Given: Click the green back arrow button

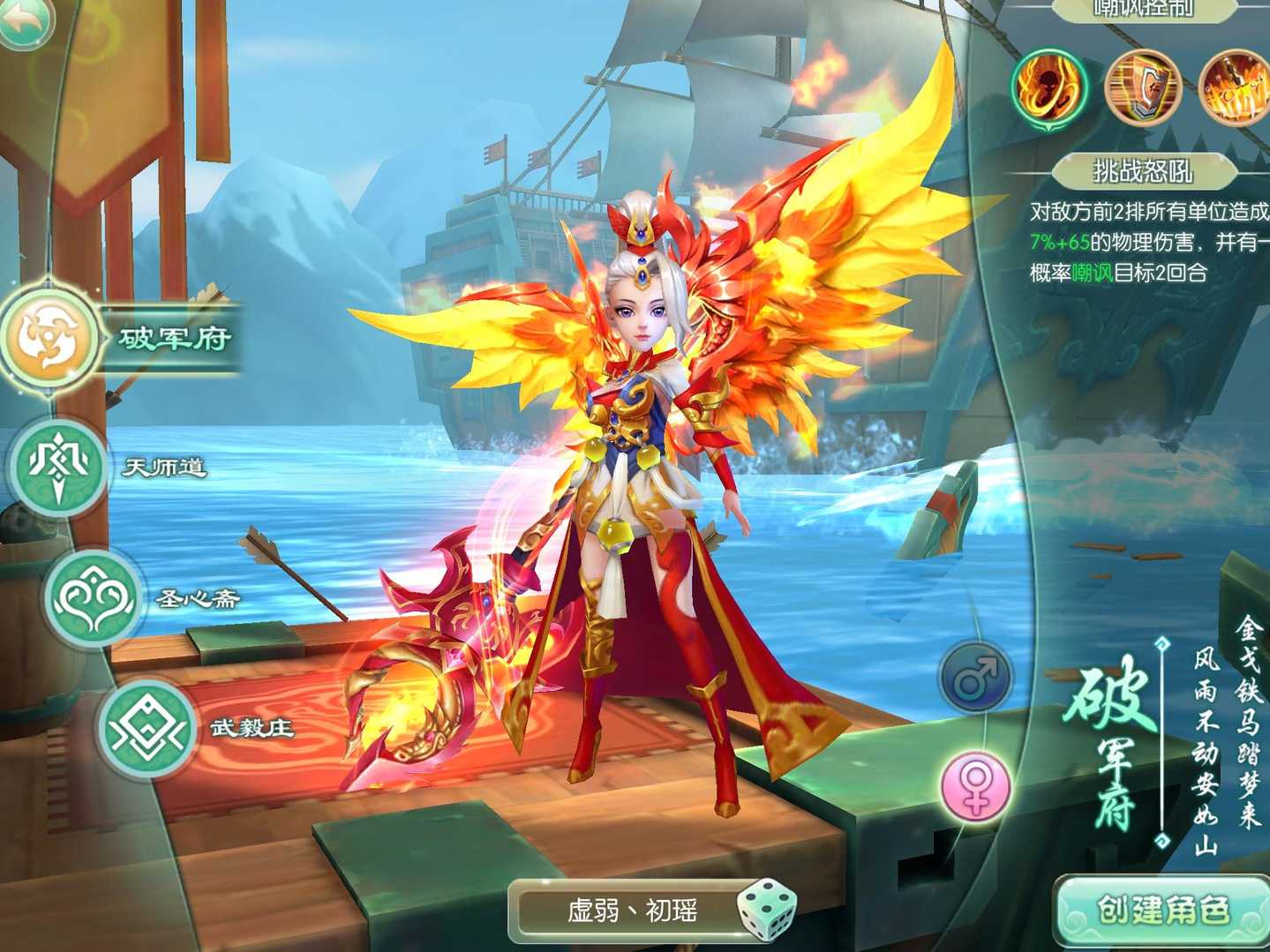Looking at the screenshot, I should [x=26, y=19].
